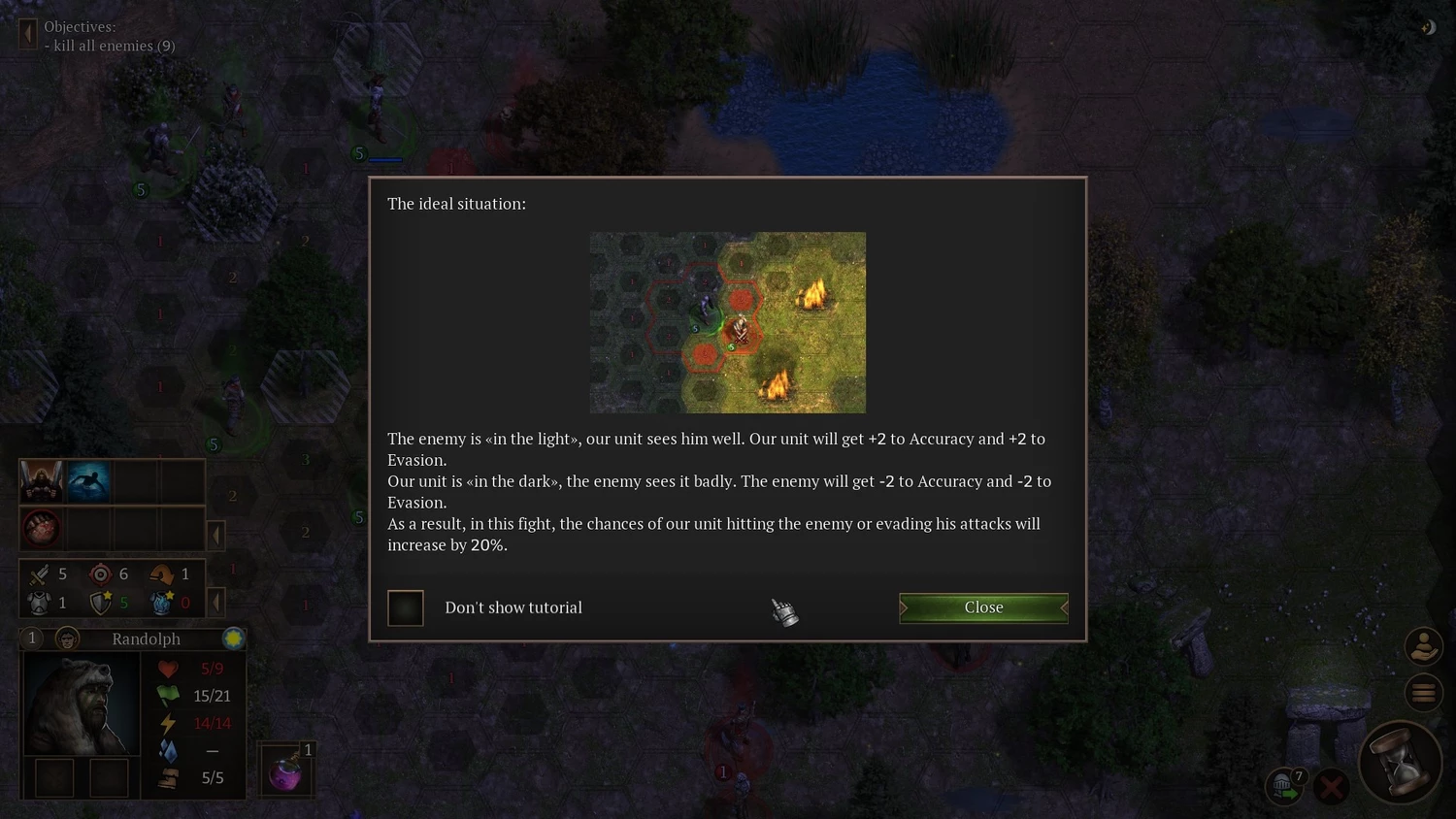Viewport: 1456px width, 819px height.
Task: Open the three-line menu button
Action: point(1423,692)
